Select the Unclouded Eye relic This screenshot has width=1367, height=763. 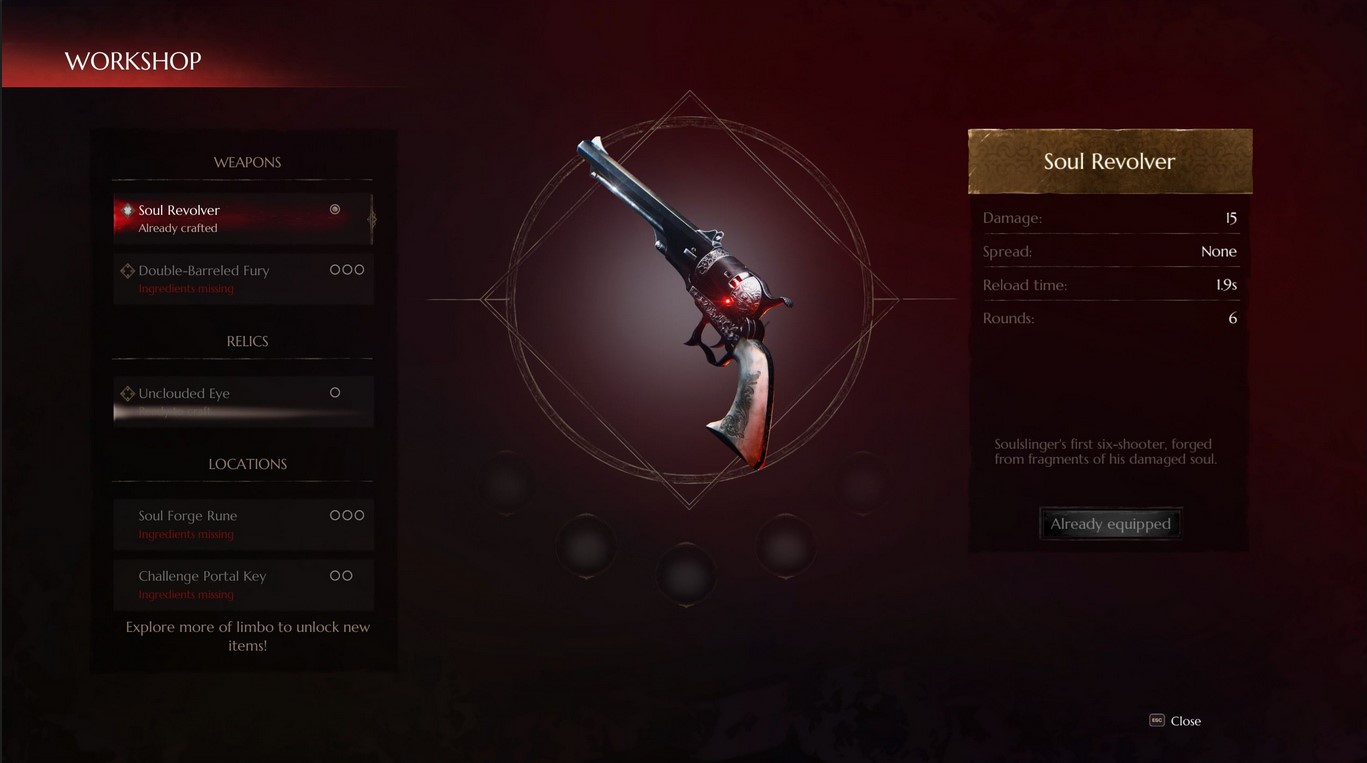(x=242, y=400)
